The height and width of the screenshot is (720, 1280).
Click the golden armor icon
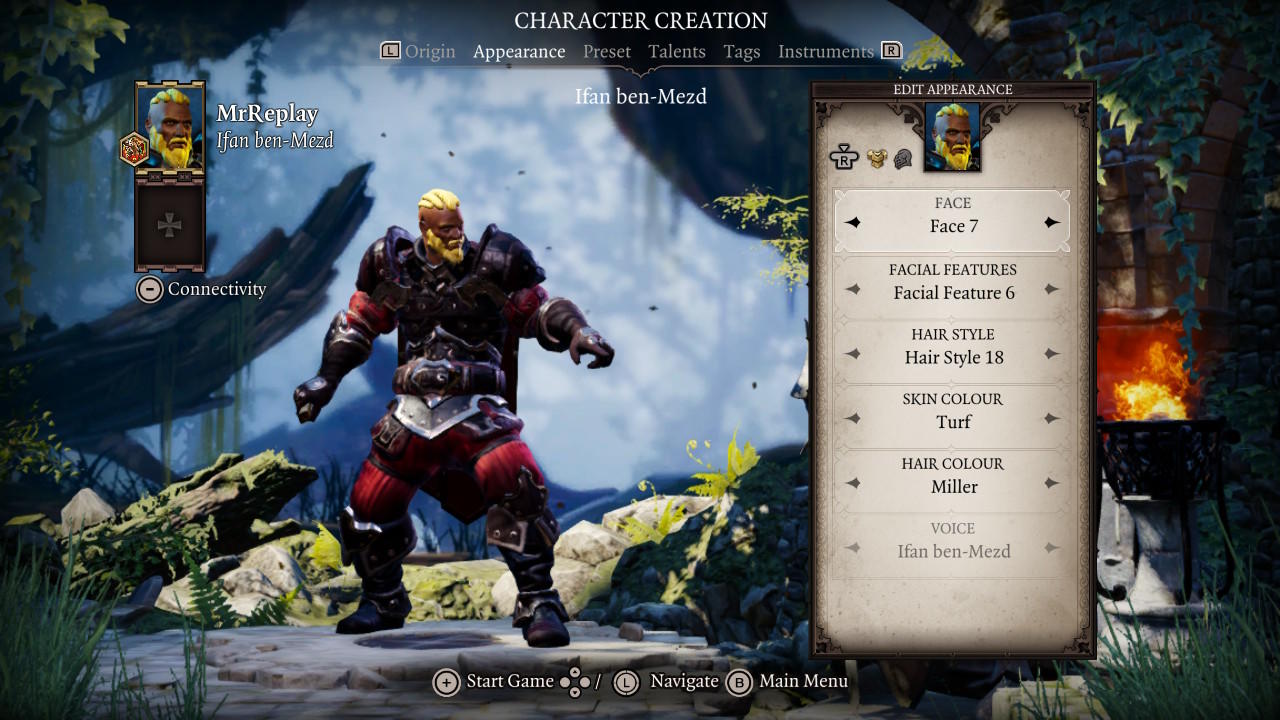pyautogui.click(x=877, y=158)
